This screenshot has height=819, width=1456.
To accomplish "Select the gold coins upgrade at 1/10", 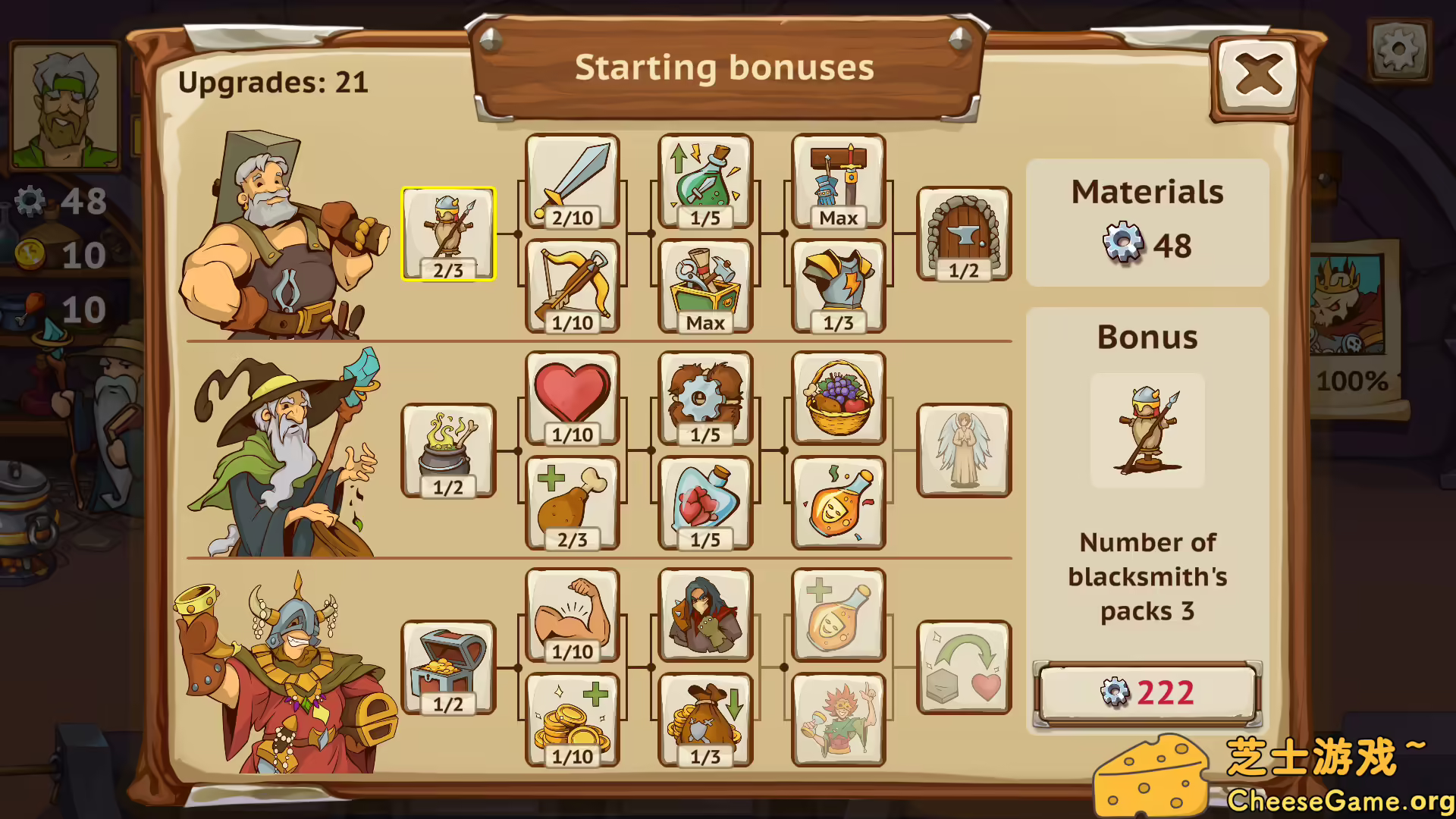I will 573,719.
